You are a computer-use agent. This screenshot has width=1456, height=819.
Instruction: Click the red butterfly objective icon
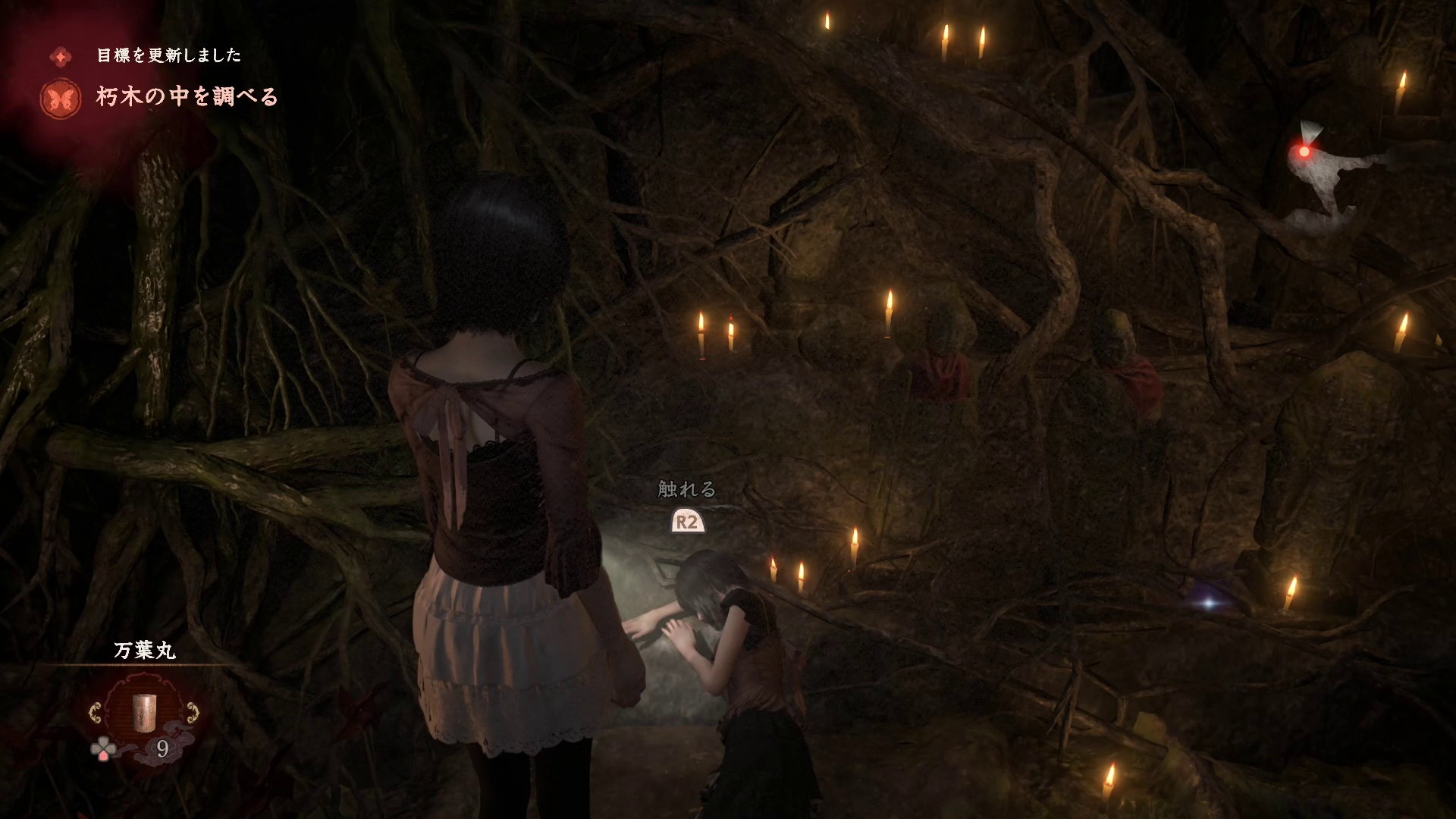point(61,99)
